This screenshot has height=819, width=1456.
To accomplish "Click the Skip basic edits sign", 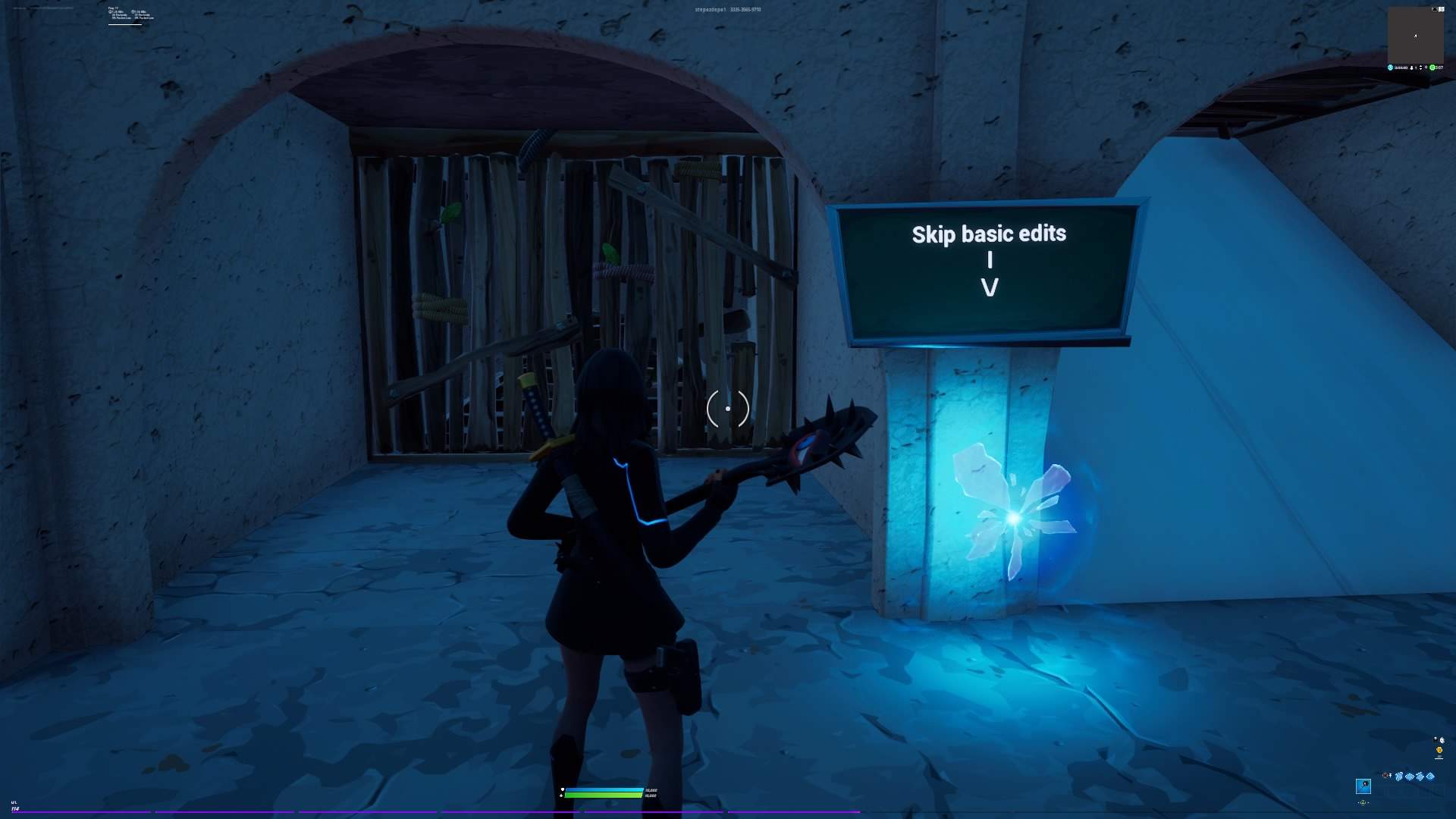I will pyautogui.click(x=987, y=269).
